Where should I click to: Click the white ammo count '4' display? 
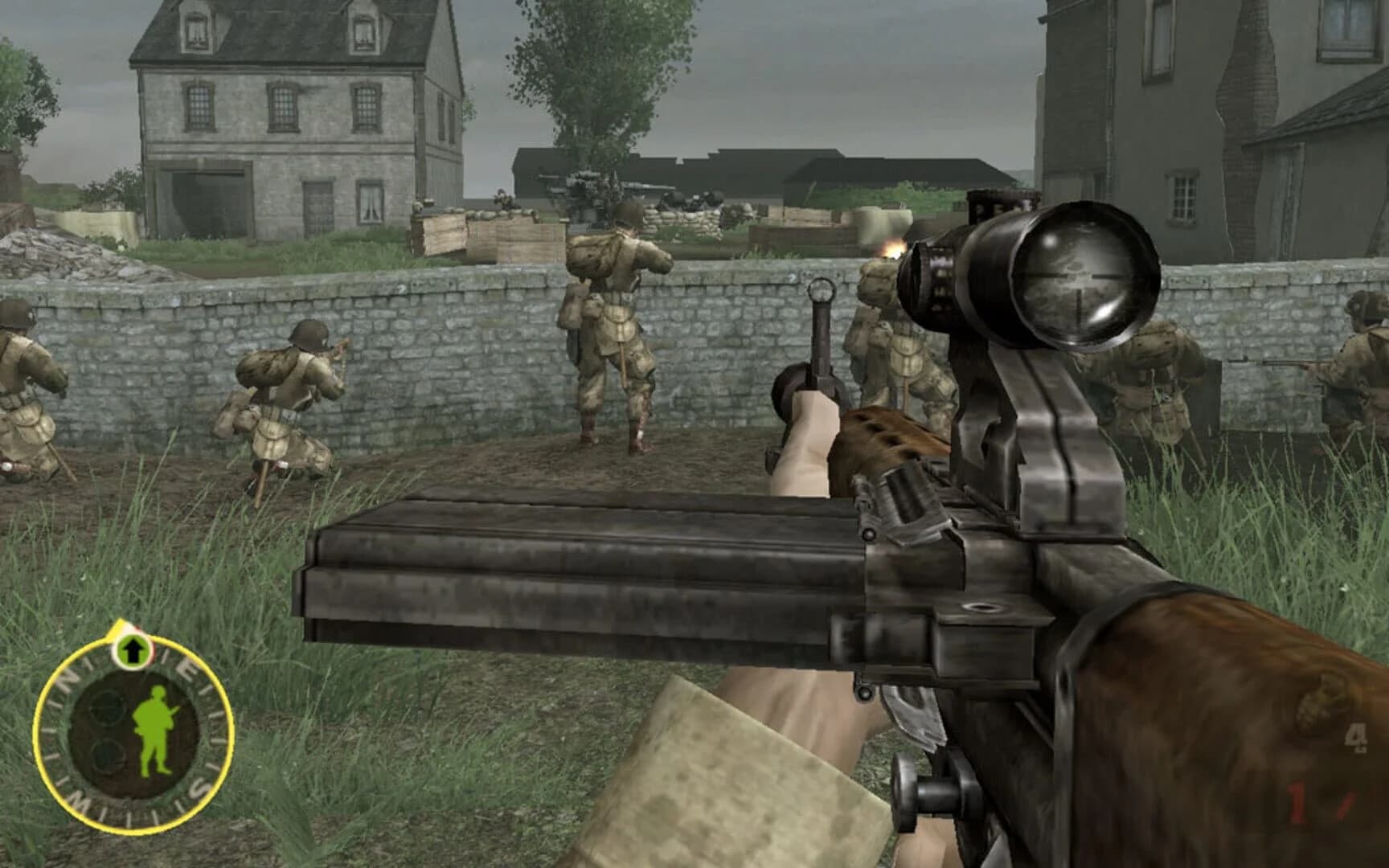coord(1356,738)
